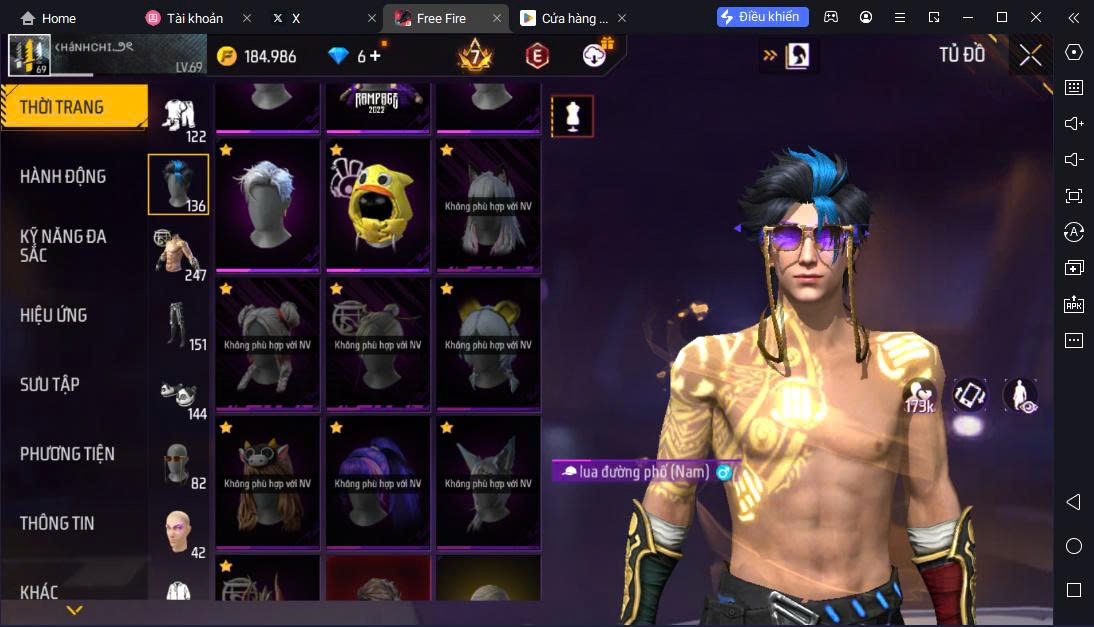Switch to the pants category showing 151
The image size is (1094, 627).
pos(178,323)
